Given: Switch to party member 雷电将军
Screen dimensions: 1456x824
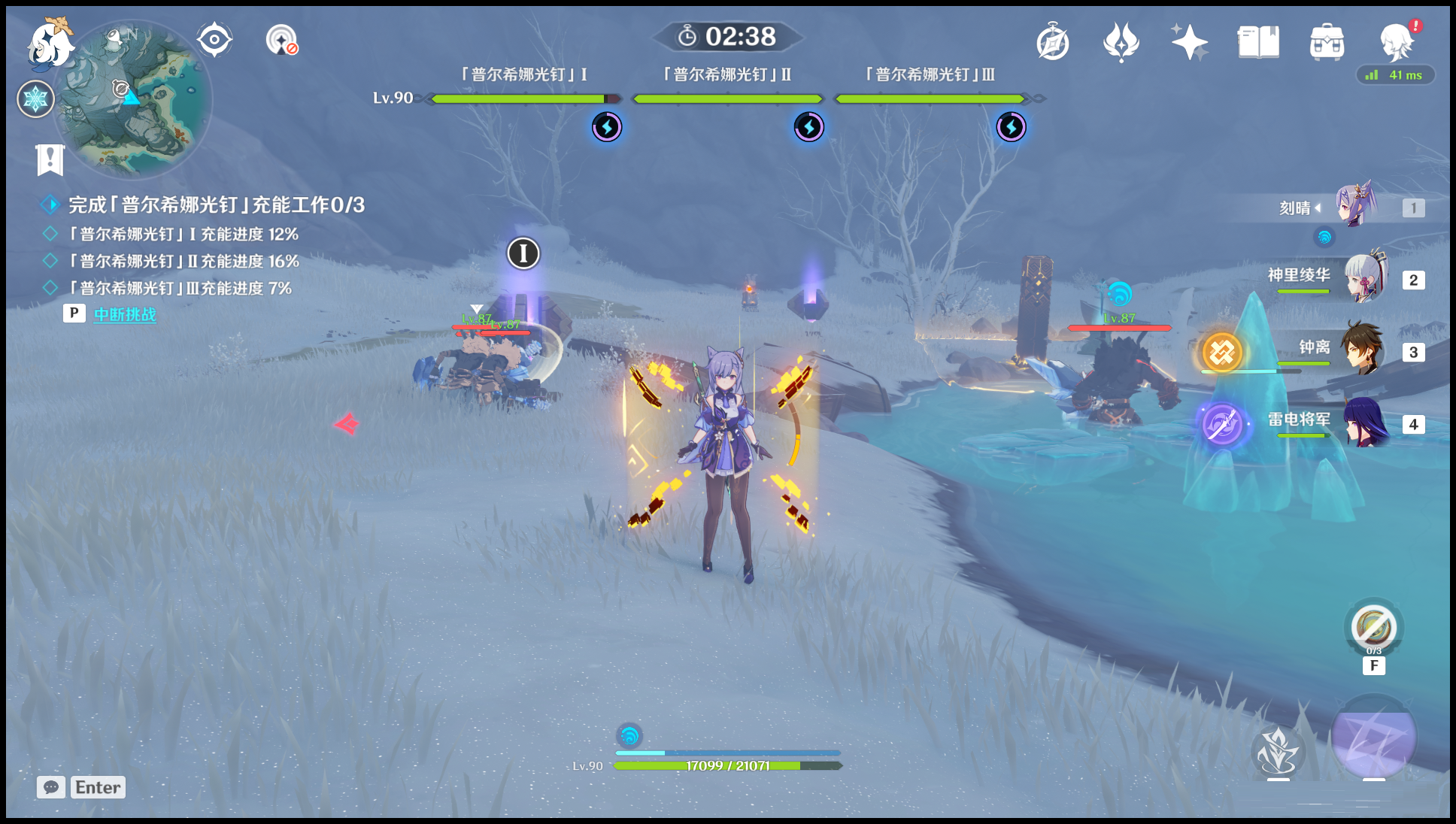Looking at the screenshot, I should [1365, 423].
